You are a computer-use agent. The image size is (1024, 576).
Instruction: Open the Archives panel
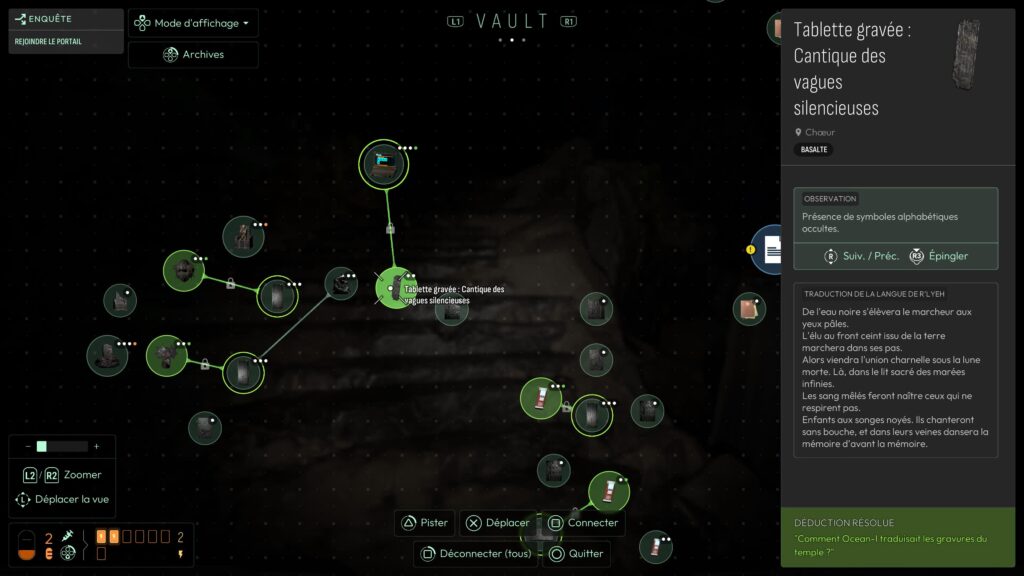tap(193, 55)
